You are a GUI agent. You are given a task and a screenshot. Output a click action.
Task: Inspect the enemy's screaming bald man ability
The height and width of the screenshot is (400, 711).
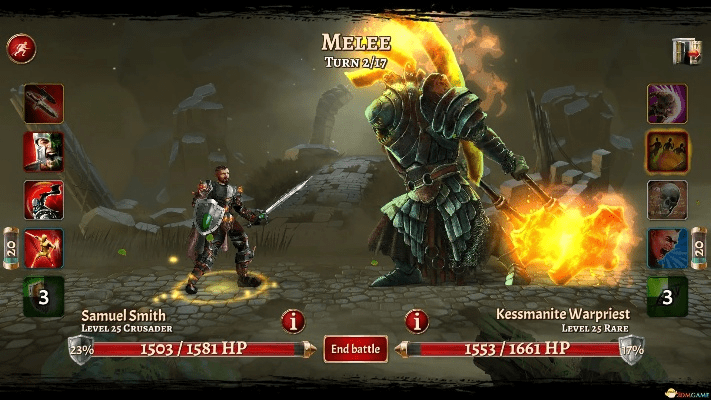tap(667, 247)
